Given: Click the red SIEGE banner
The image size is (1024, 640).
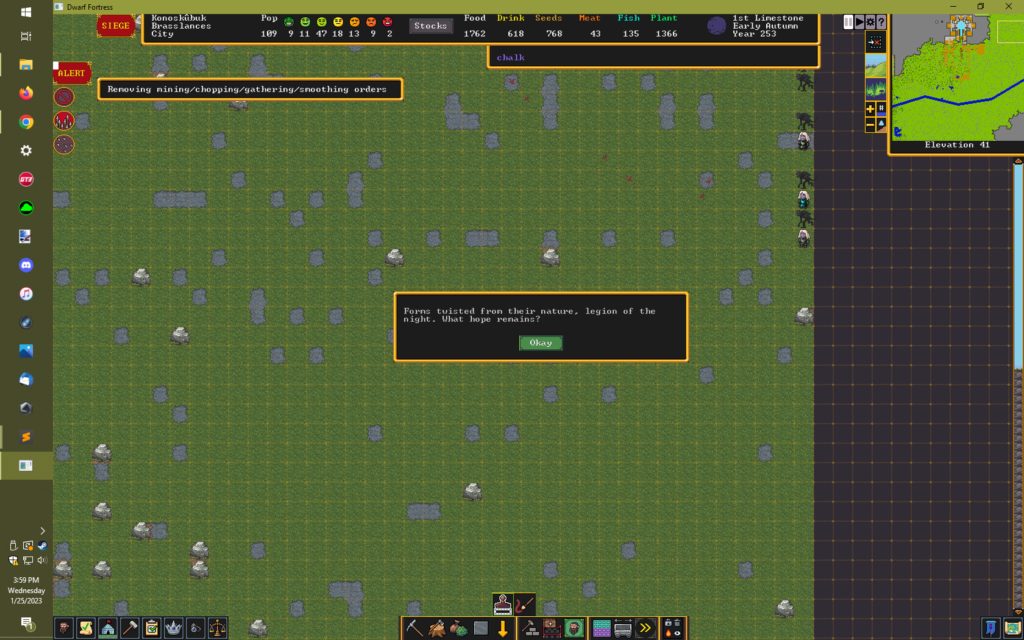Looking at the screenshot, I should coord(115,26).
